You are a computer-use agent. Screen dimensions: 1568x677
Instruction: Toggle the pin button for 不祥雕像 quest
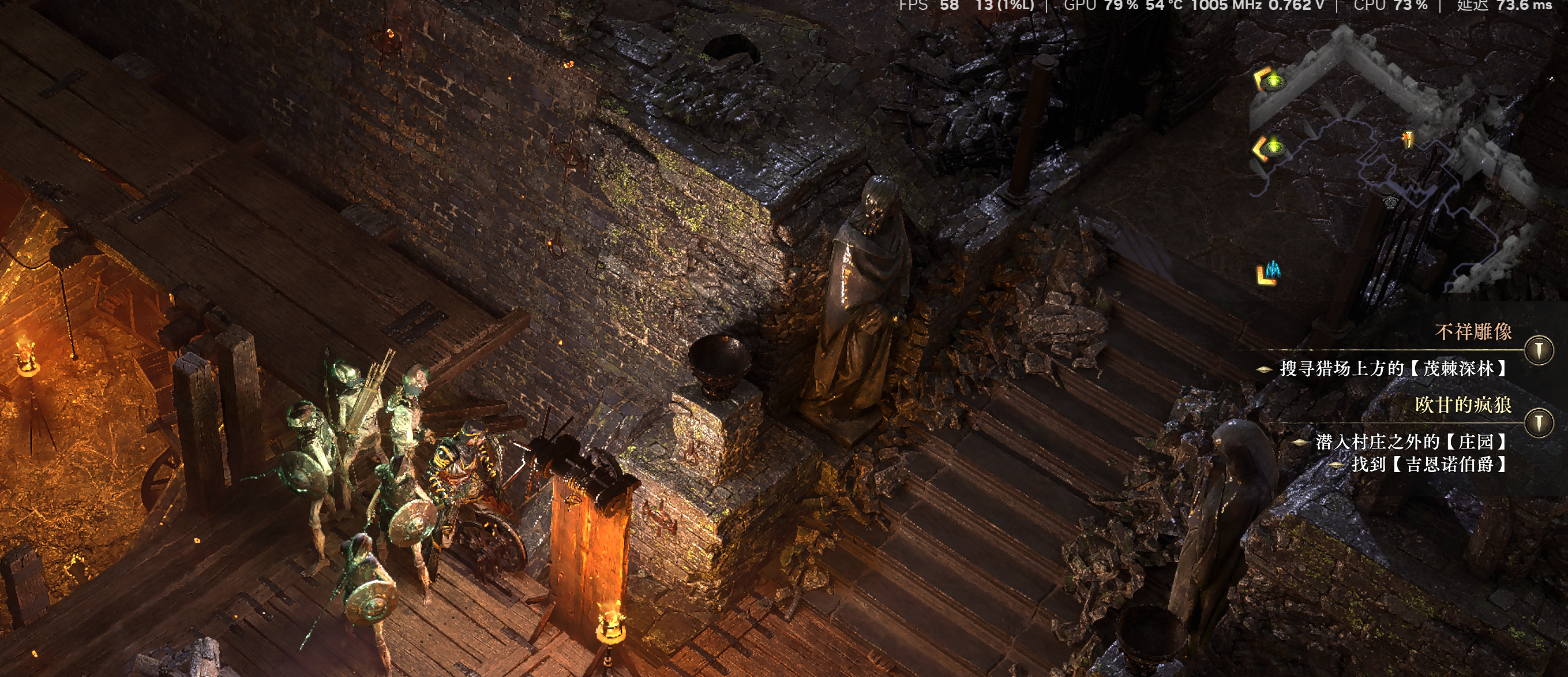pyautogui.click(x=1539, y=350)
